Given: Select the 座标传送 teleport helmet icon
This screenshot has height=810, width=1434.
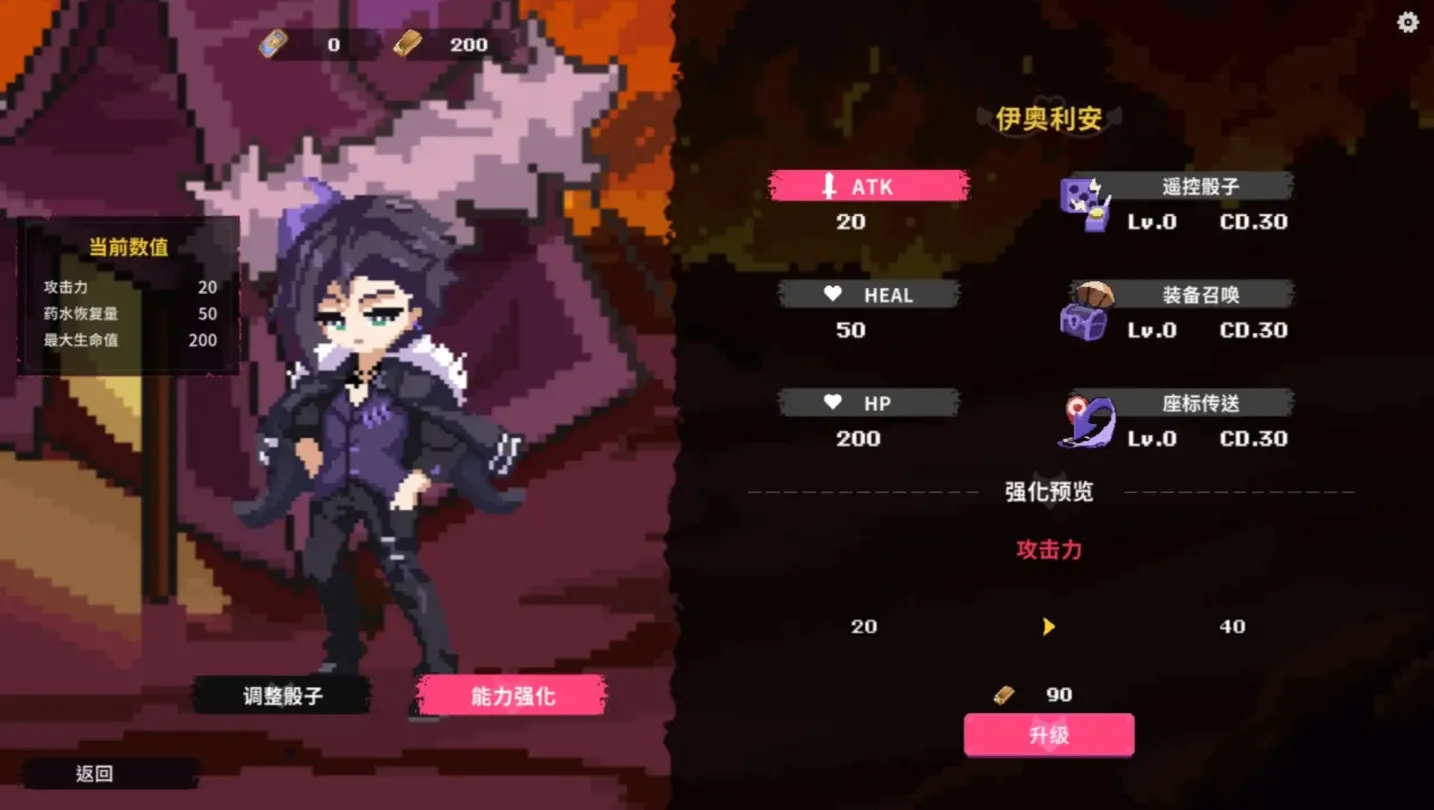Looking at the screenshot, I should pyautogui.click(x=1087, y=420).
